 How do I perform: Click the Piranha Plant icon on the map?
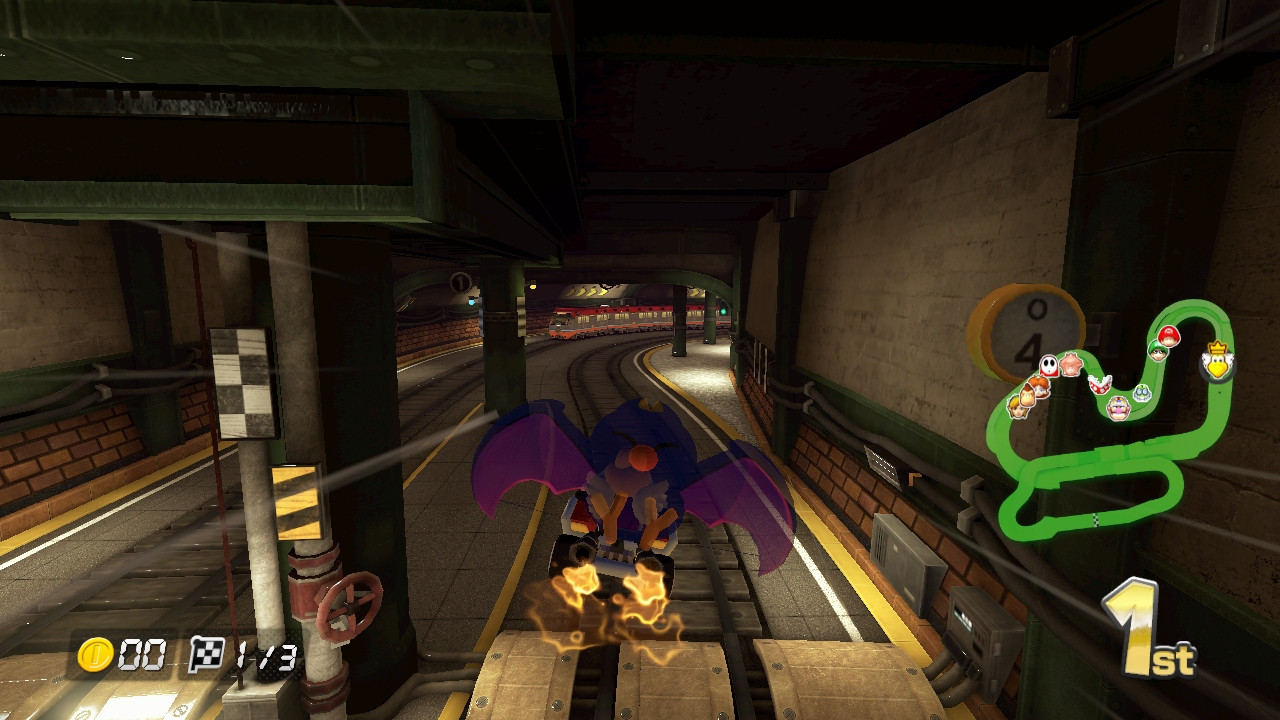[x=1098, y=385]
